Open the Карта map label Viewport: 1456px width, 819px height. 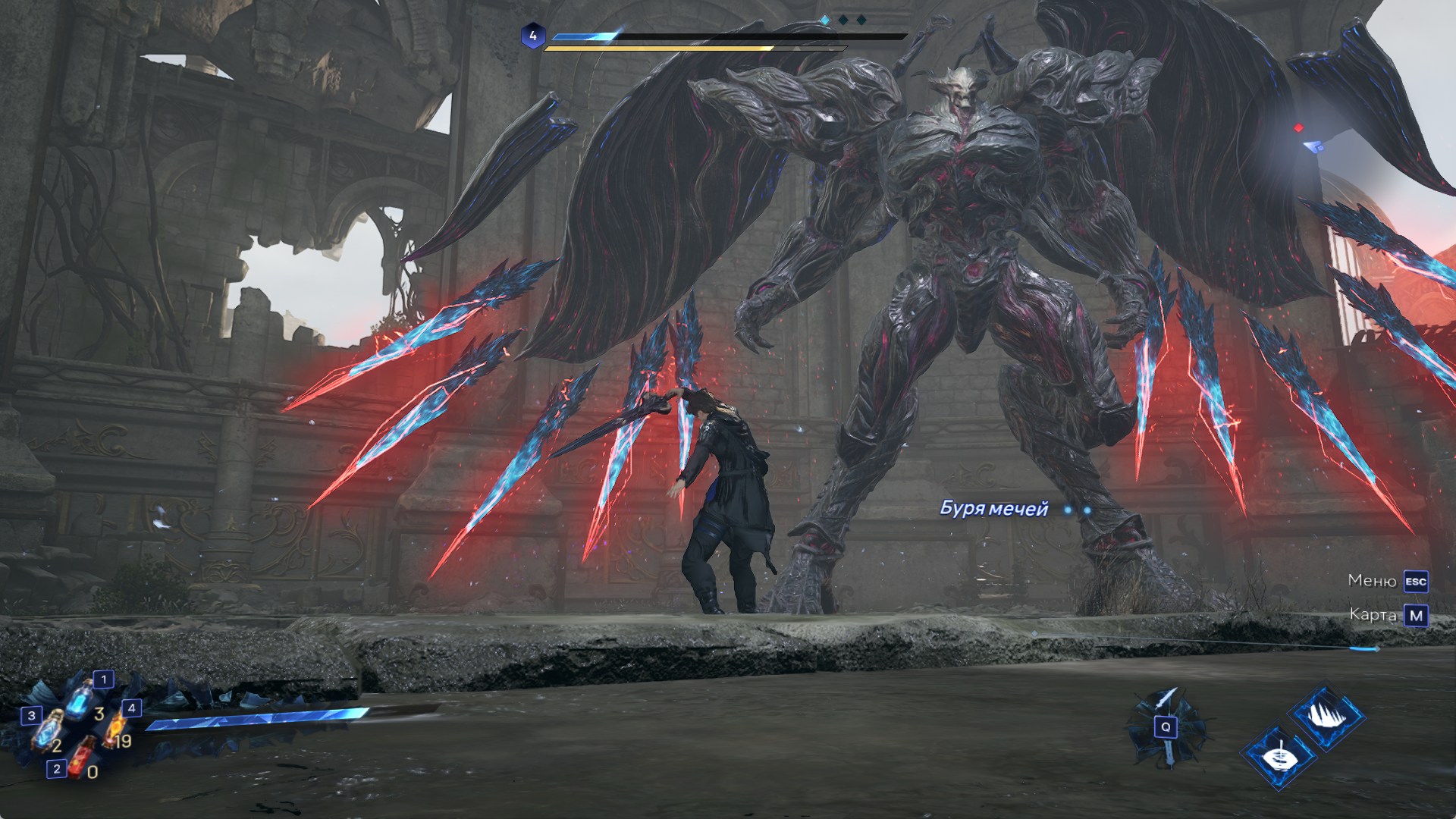pos(1373,615)
